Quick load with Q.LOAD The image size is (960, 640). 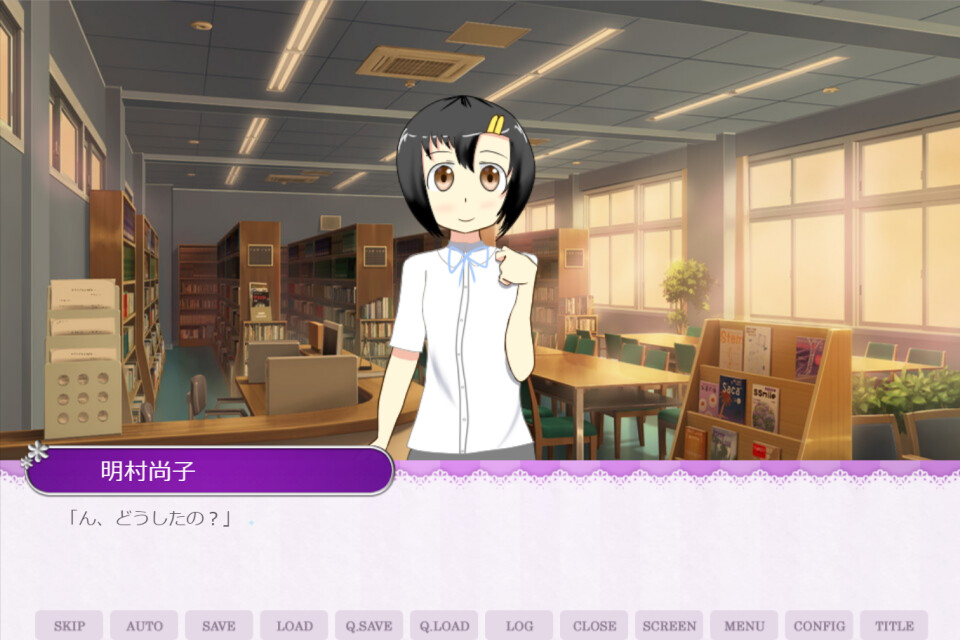coord(444,626)
